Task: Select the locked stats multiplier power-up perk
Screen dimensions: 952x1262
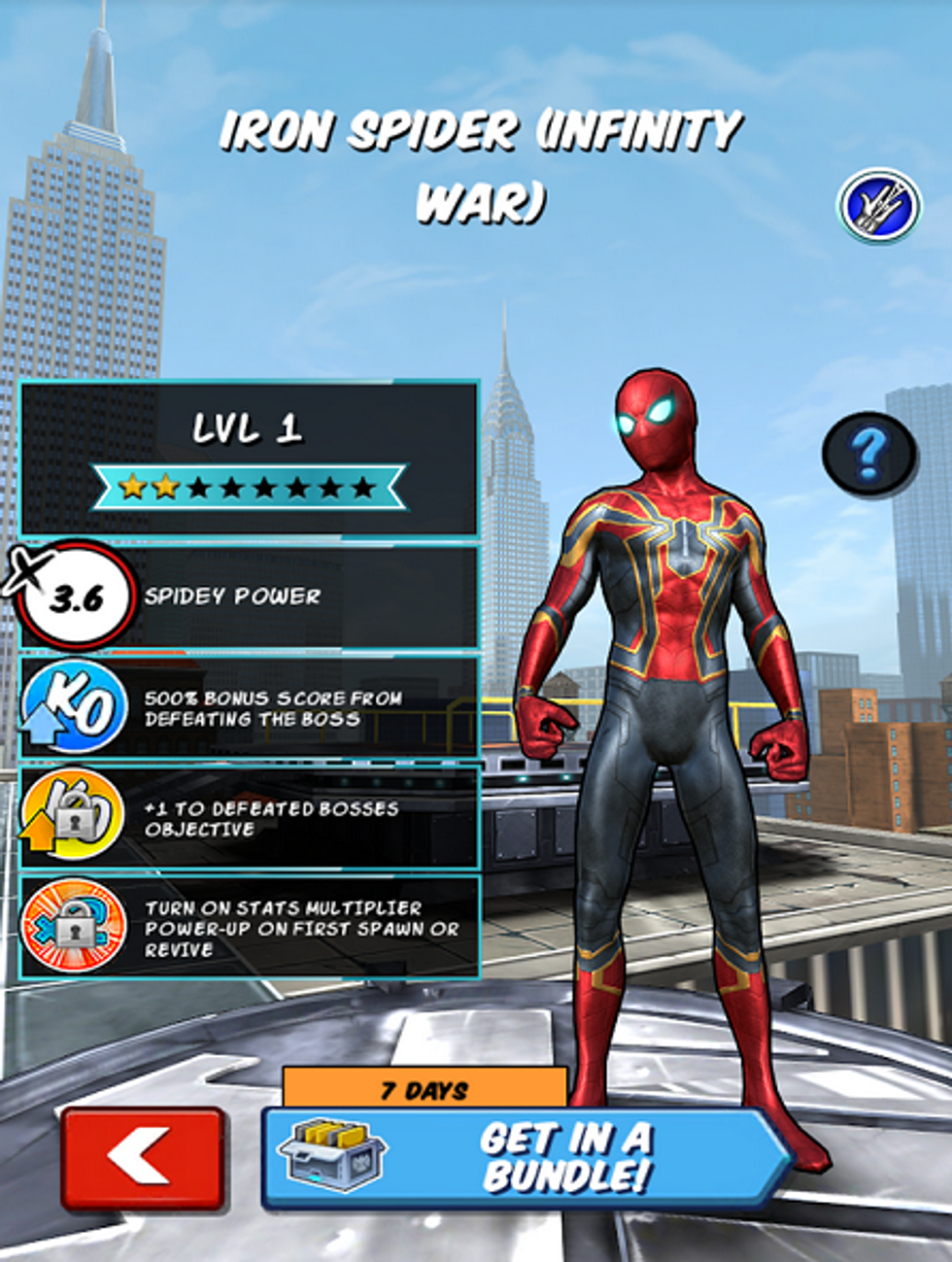Action: [74, 927]
